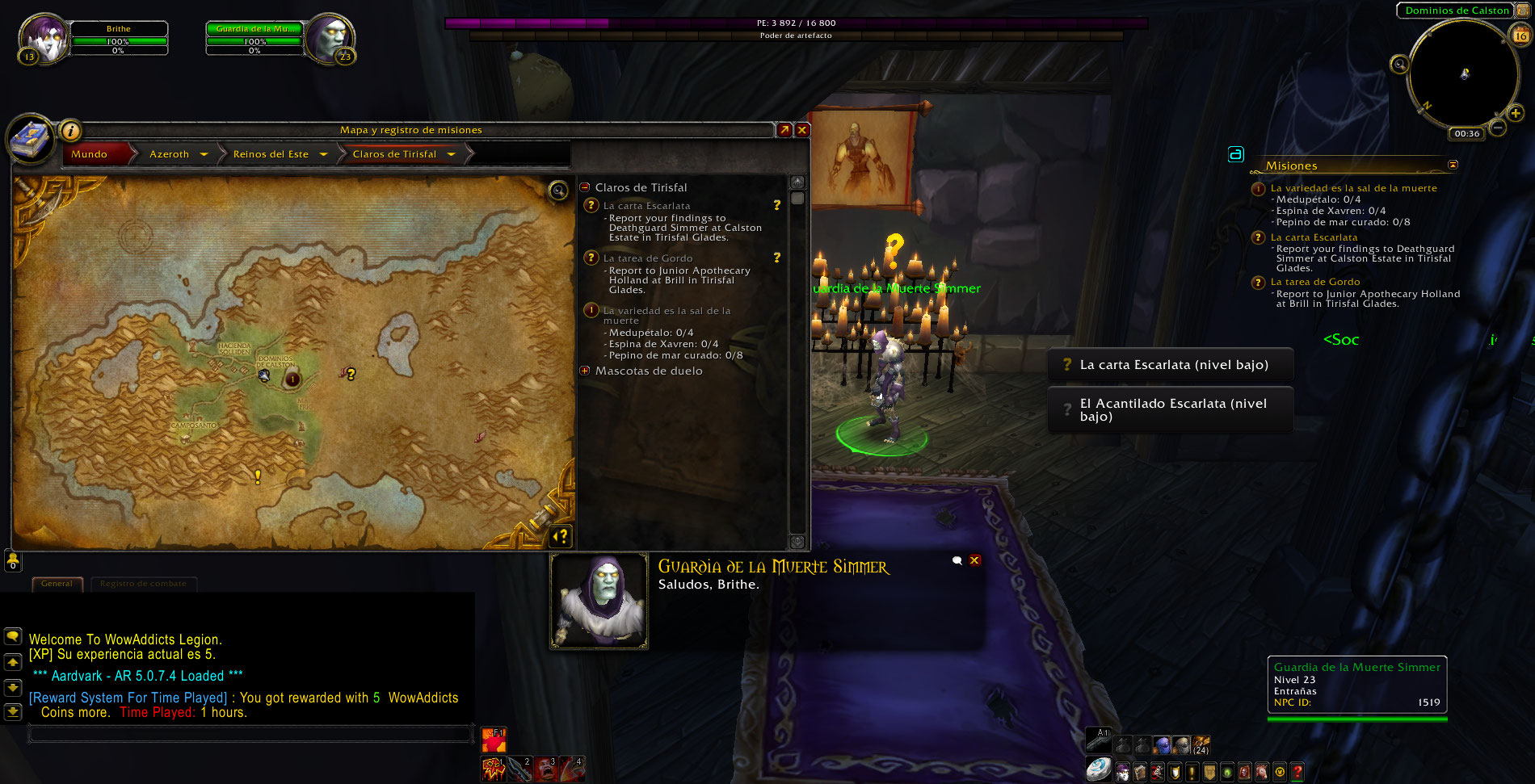Viewport: 1535px width, 784px height.
Task: Switch to Registro de combate chat tab
Action: (143, 584)
